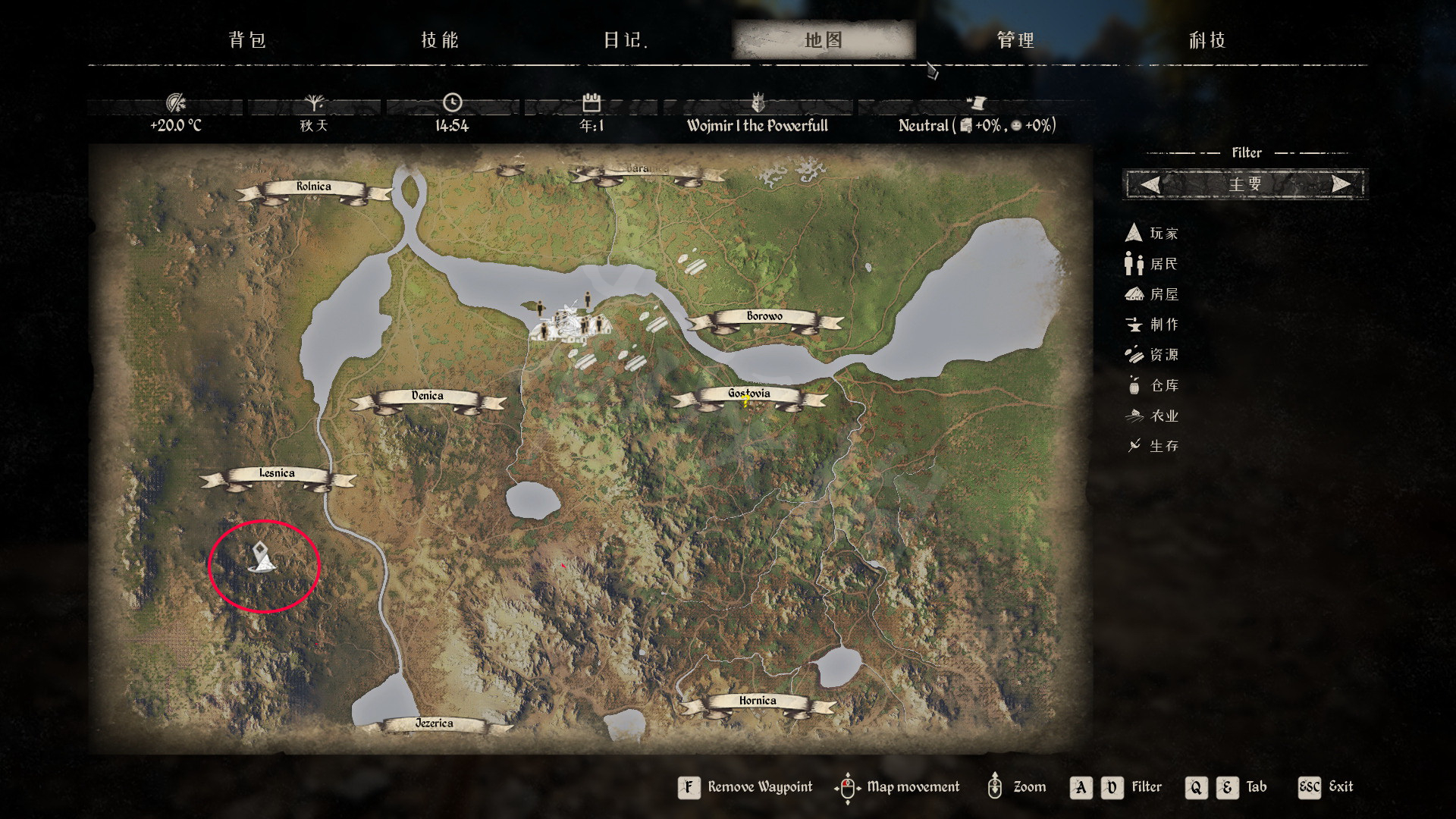Click the Borowo village banner on the map
1456x819 pixels.
click(764, 317)
